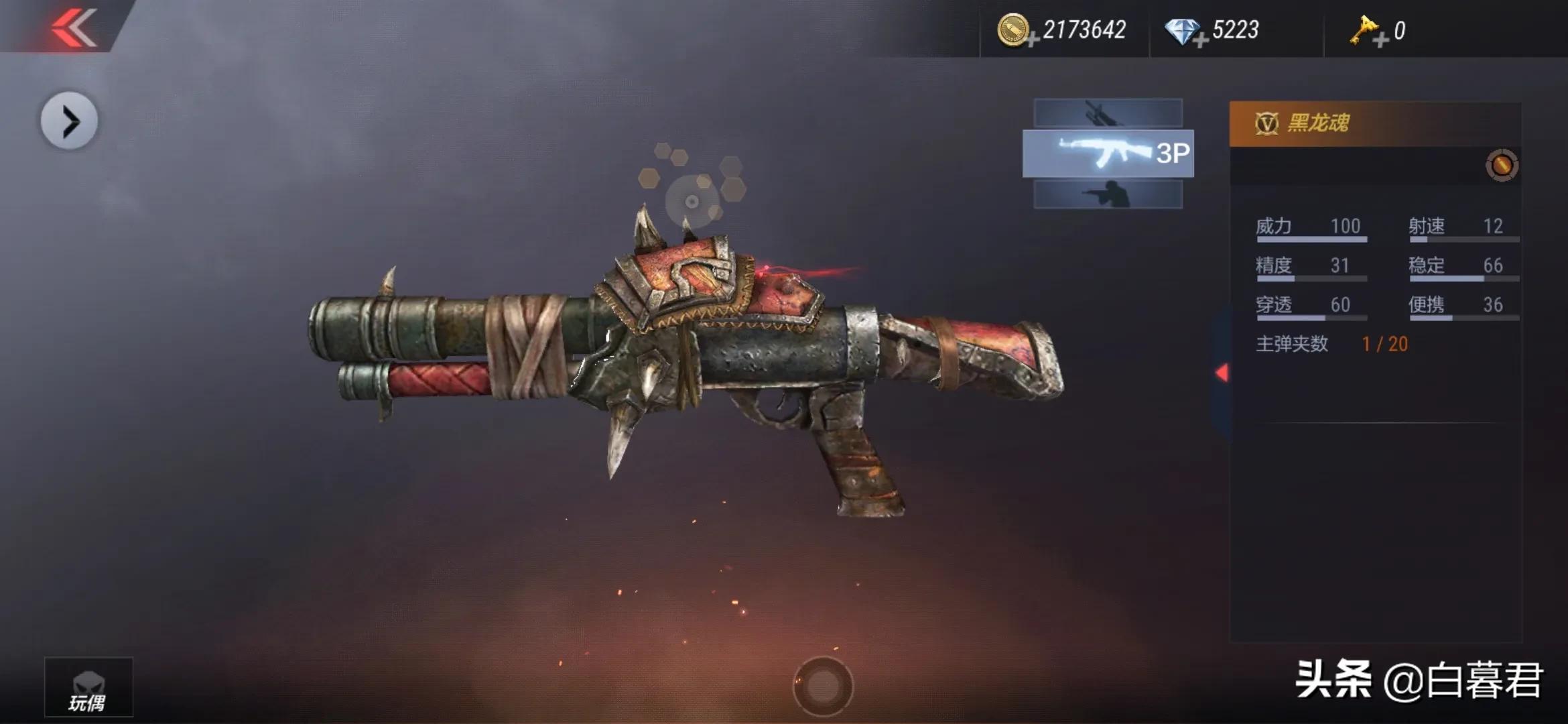Select the 3P rifle view tab
The image size is (1568, 724).
1108,154
